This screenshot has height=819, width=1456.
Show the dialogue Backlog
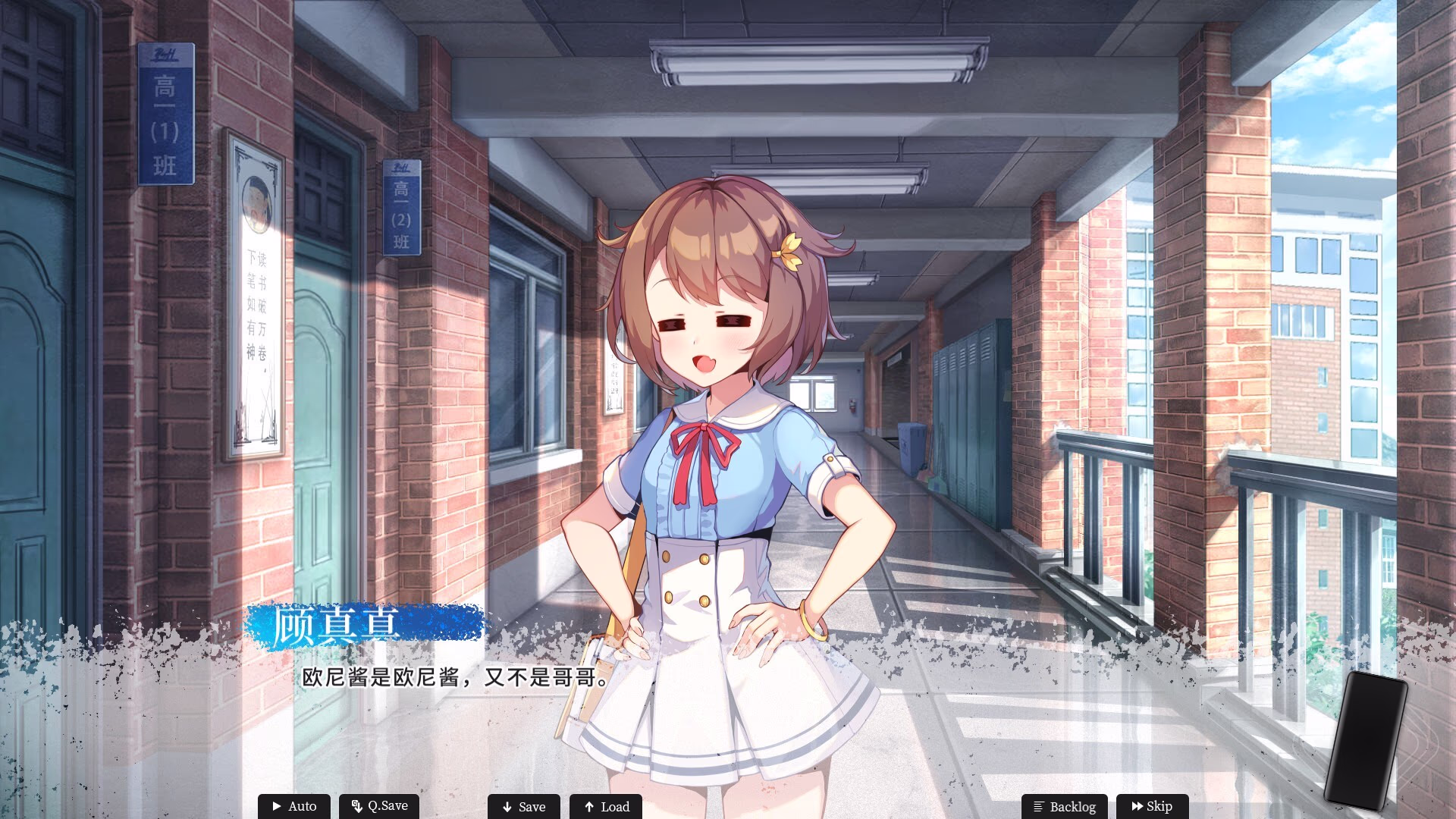coord(1064,806)
